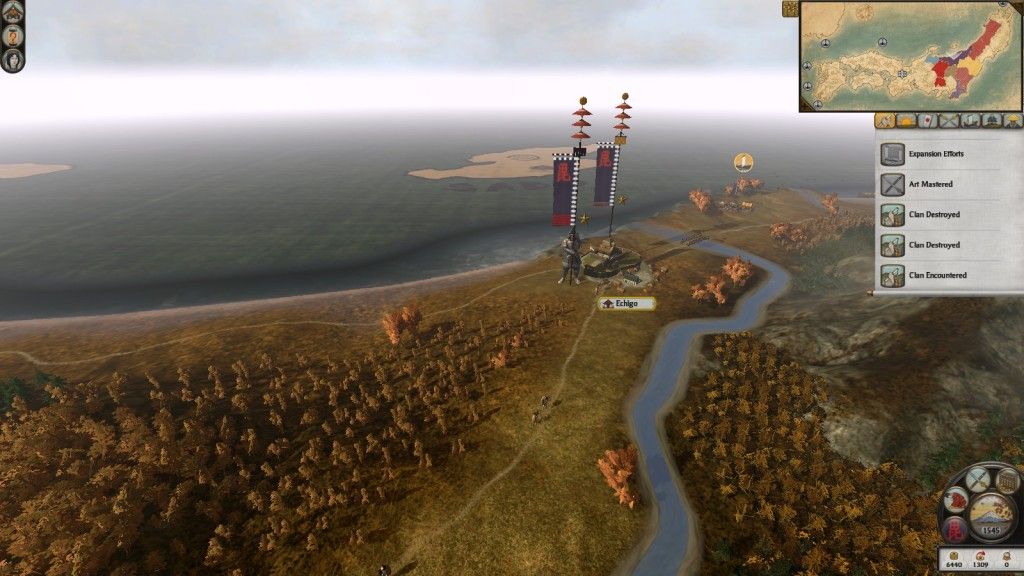
Task: Select the sunrise tab above event list
Action: point(905,121)
